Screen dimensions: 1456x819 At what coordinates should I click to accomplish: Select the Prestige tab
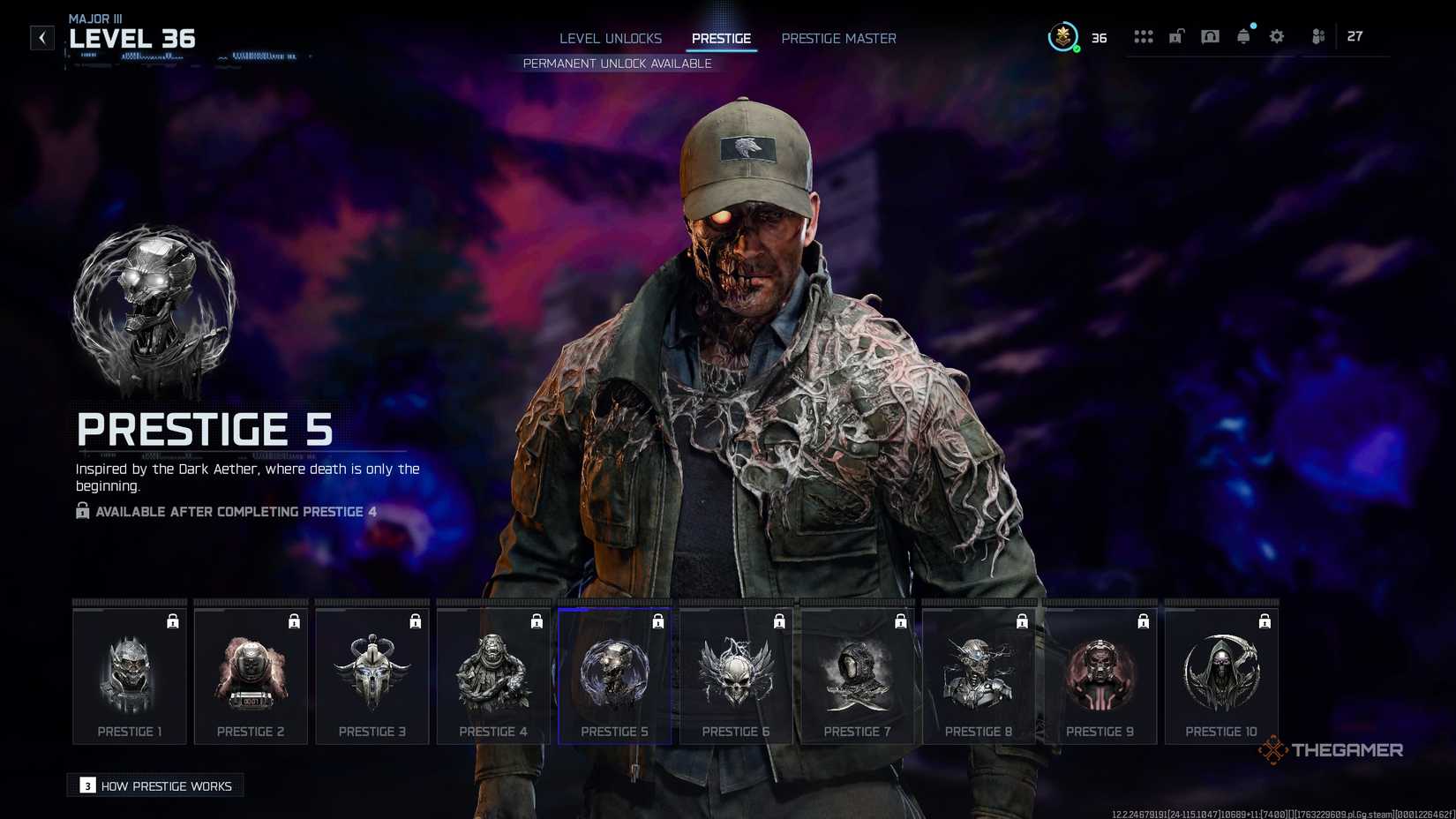tap(721, 38)
